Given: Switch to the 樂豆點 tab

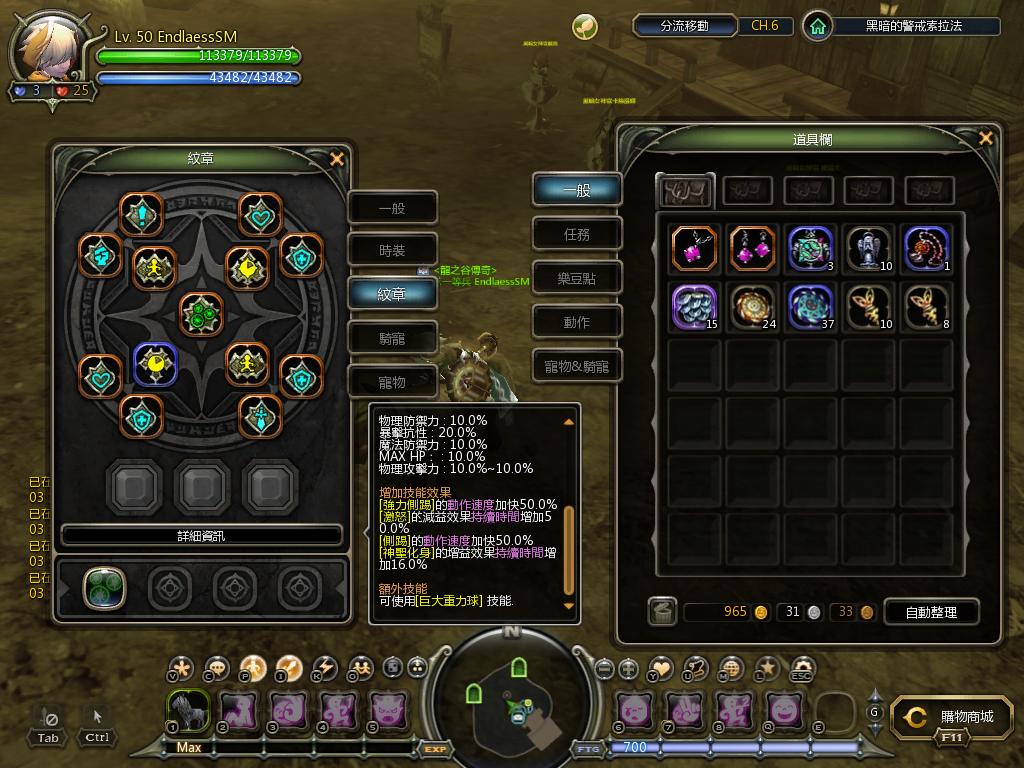Looking at the screenshot, I should pos(577,278).
